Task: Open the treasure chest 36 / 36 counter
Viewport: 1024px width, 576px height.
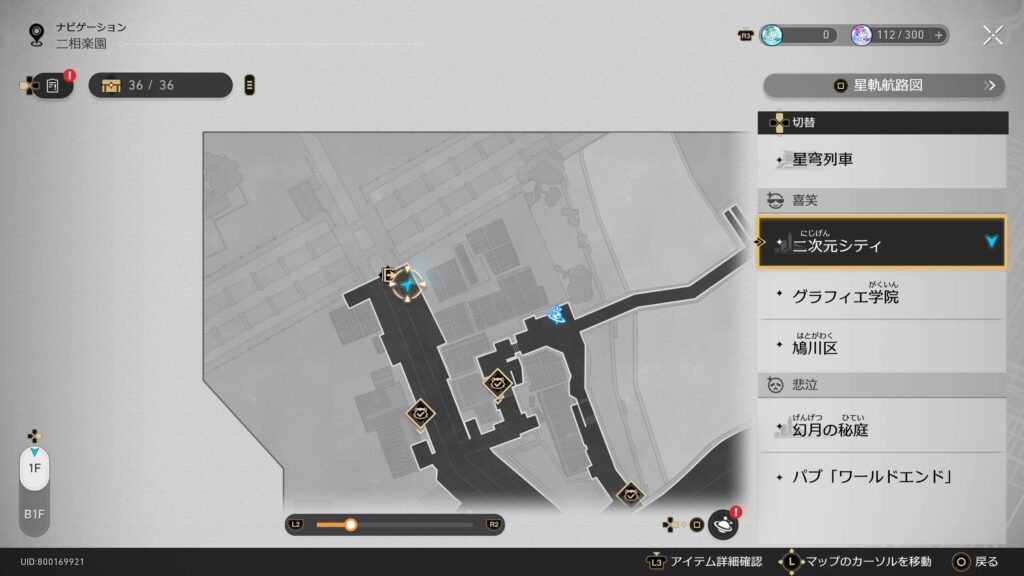Action: [x=160, y=86]
